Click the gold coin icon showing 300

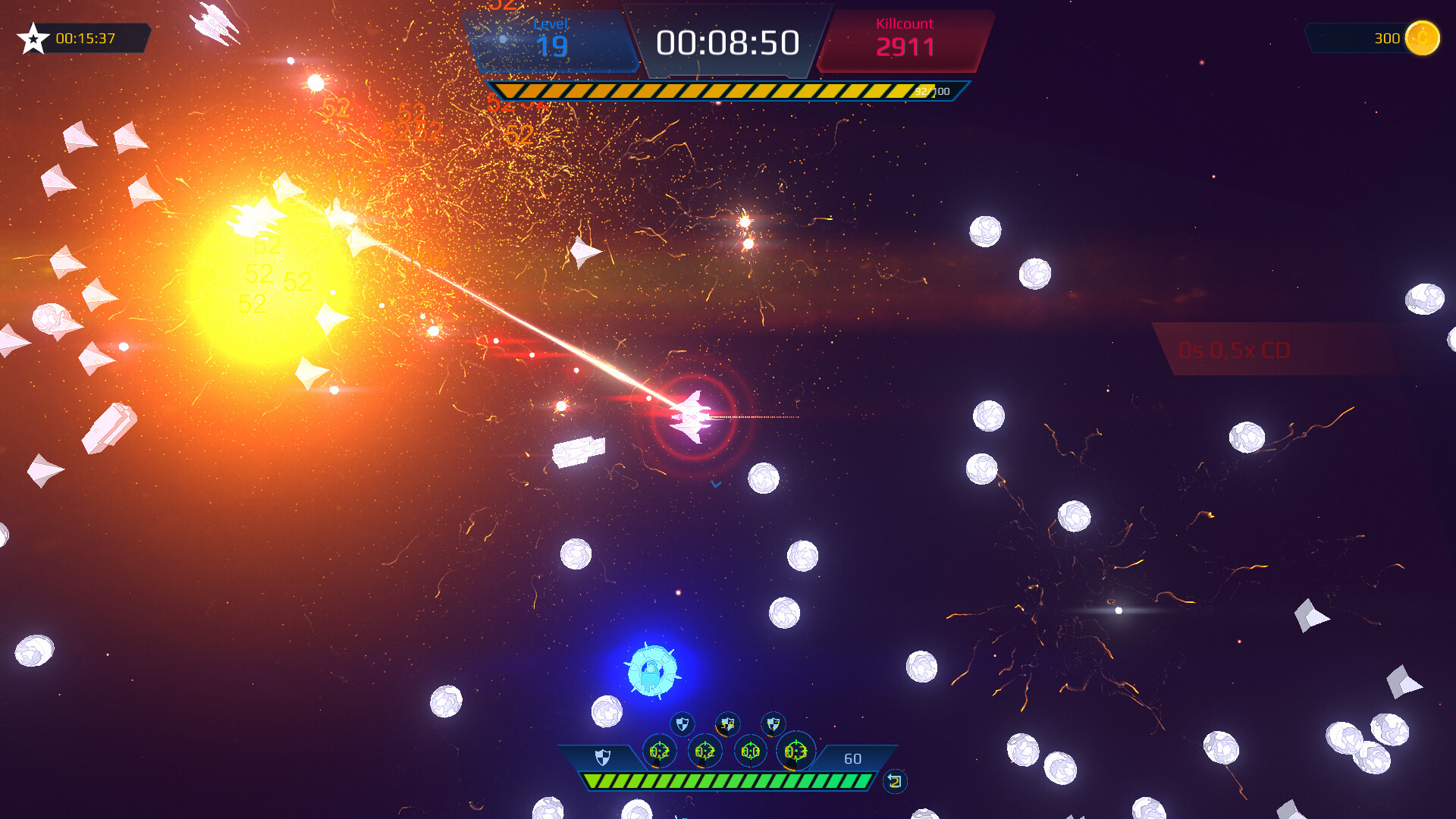(x=1422, y=37)
